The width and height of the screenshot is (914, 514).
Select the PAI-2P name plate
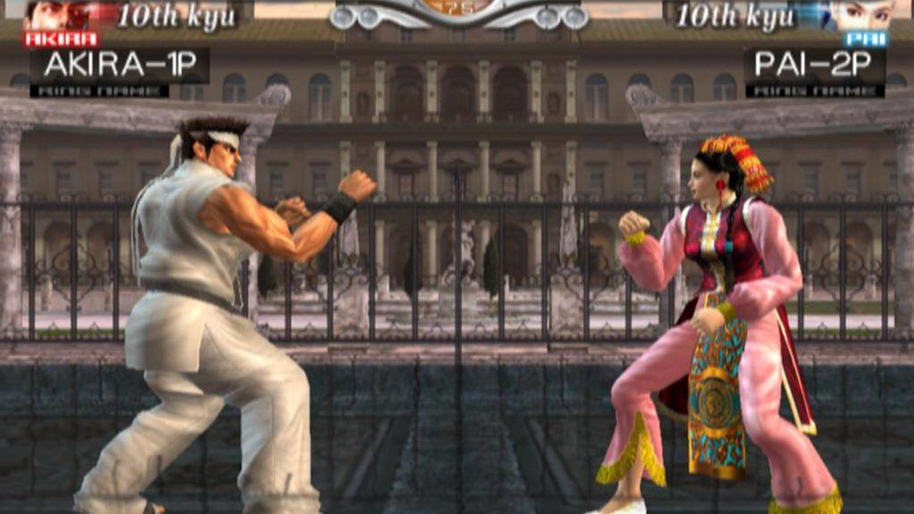click(813, 66)
